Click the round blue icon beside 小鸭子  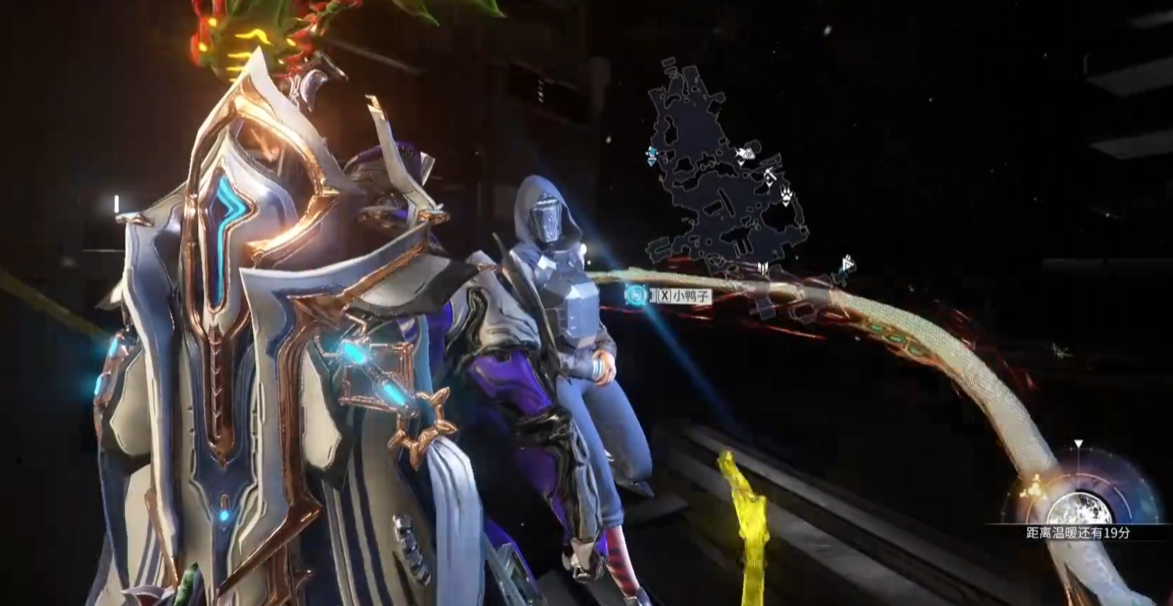click(x=635, y=295)
